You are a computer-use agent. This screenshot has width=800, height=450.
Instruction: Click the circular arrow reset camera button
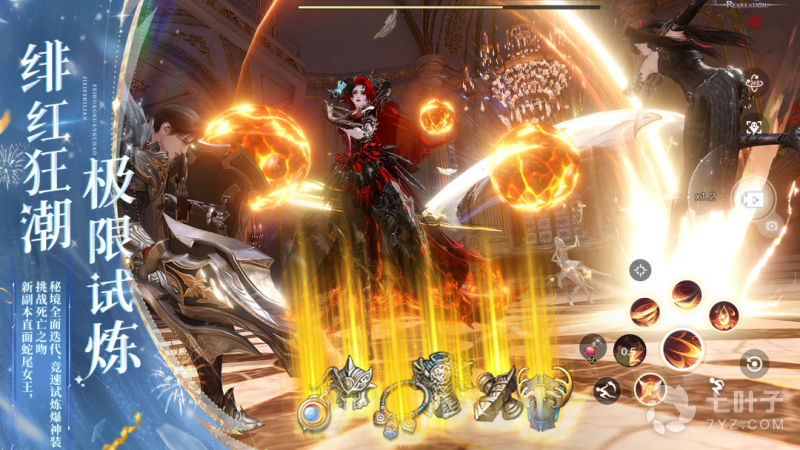point(753,363)
